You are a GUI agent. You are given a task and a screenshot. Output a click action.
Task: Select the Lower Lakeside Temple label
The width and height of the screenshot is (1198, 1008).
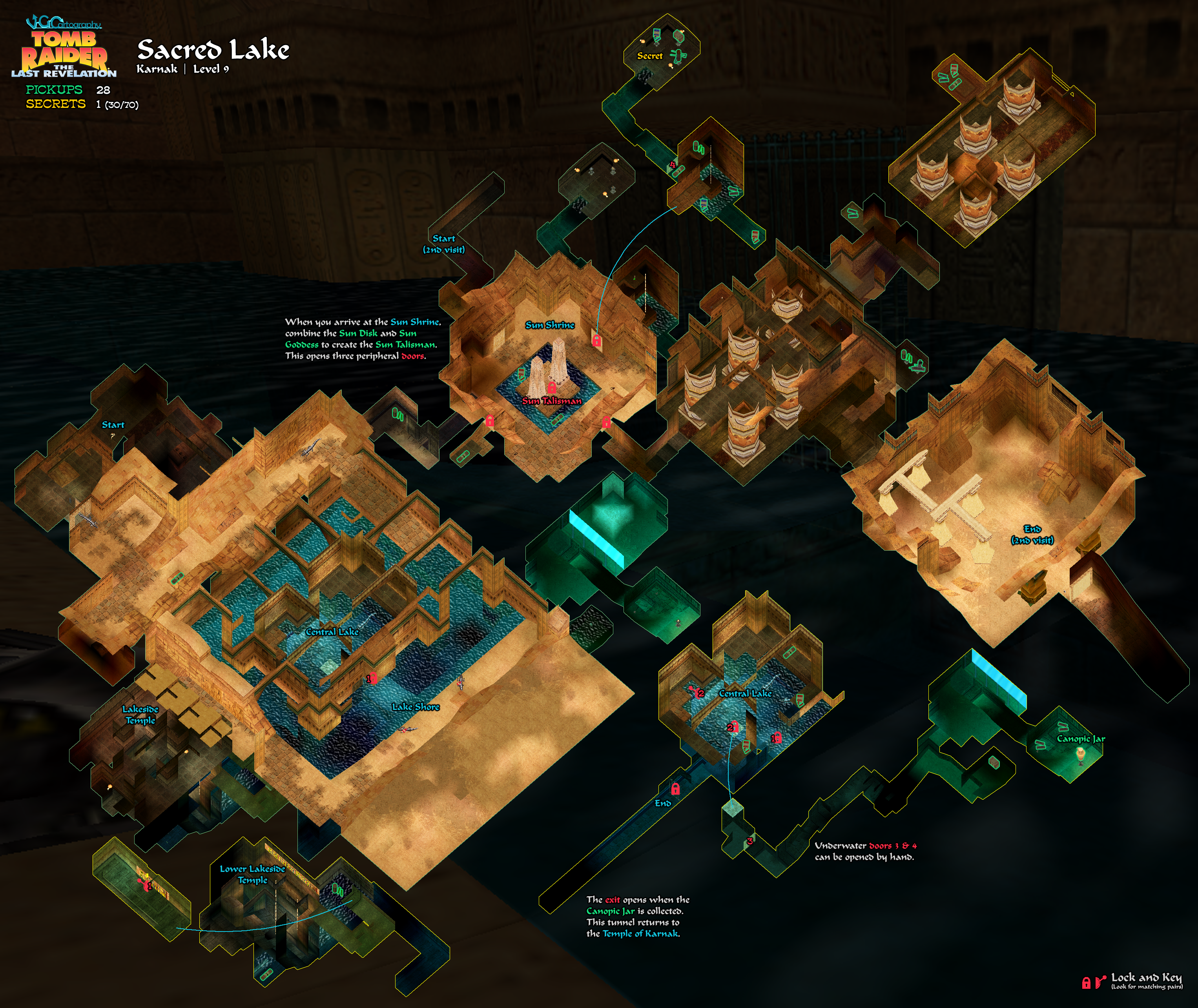pyautogui.click(x=253, y=874)
